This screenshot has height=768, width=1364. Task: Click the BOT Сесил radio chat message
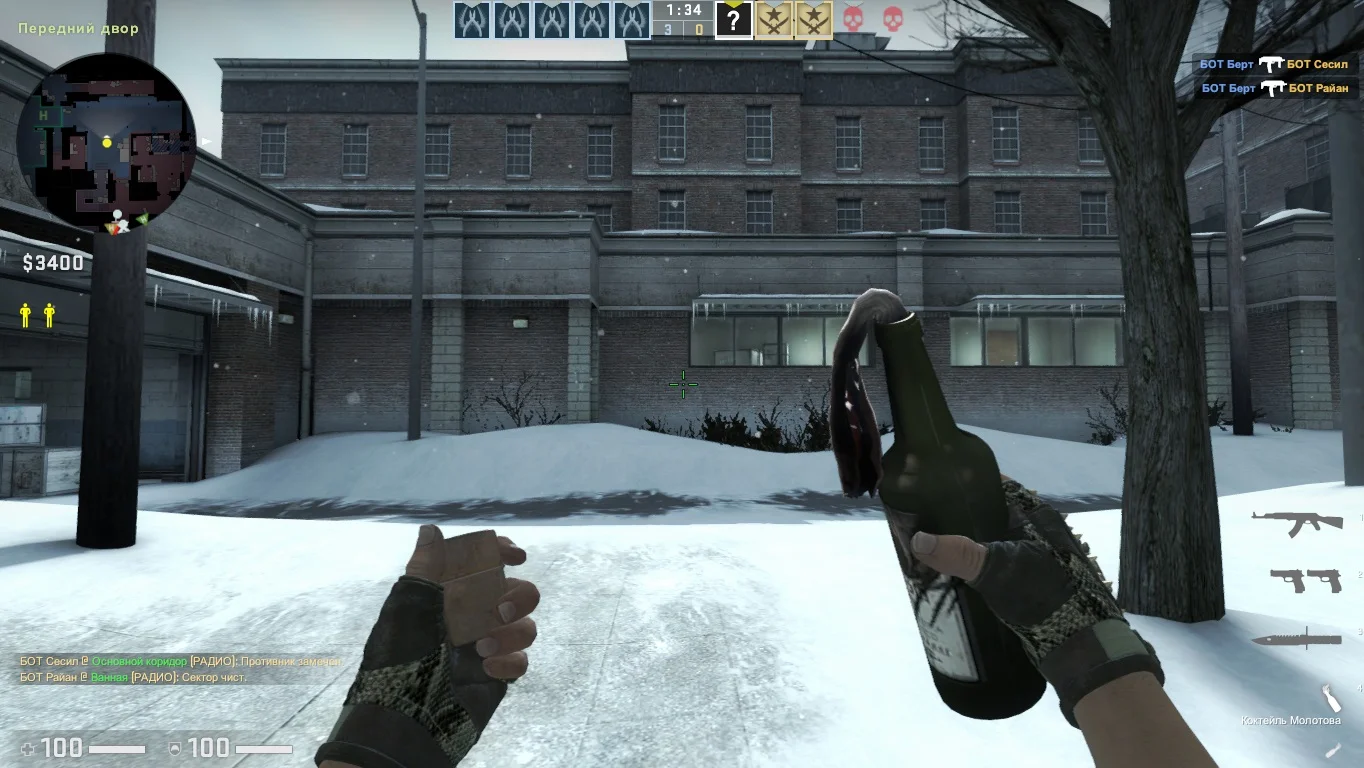tap(181, 661)
